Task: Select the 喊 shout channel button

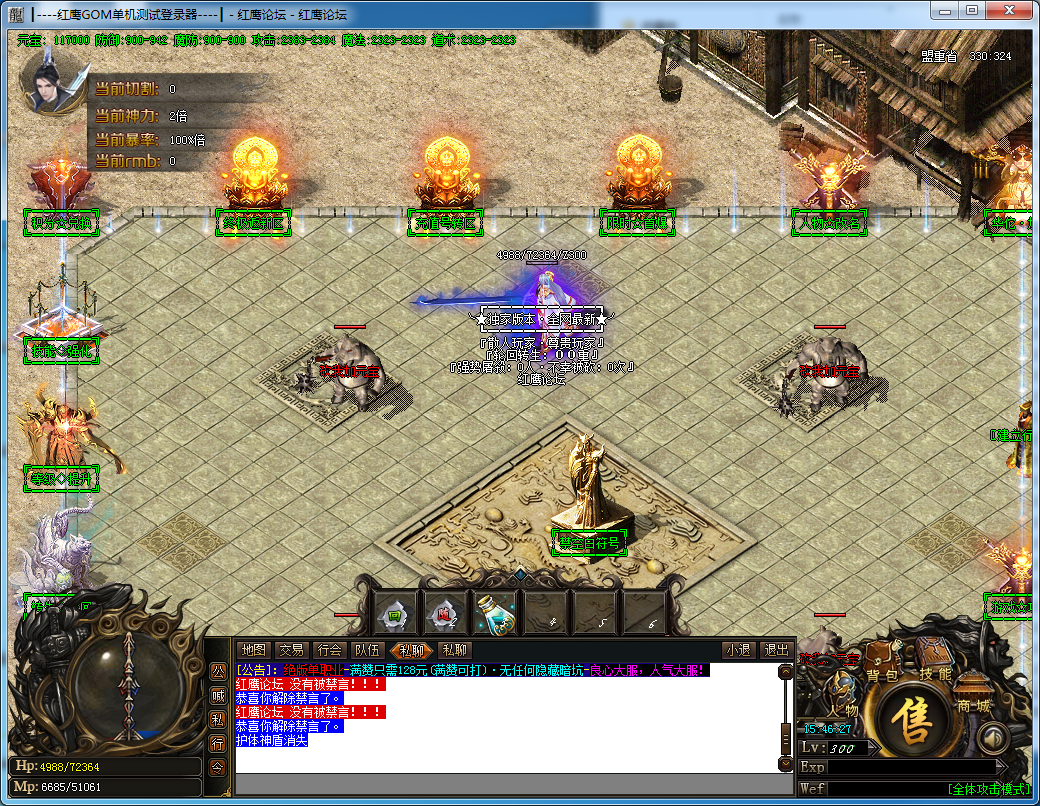Action: pos(217,695)
